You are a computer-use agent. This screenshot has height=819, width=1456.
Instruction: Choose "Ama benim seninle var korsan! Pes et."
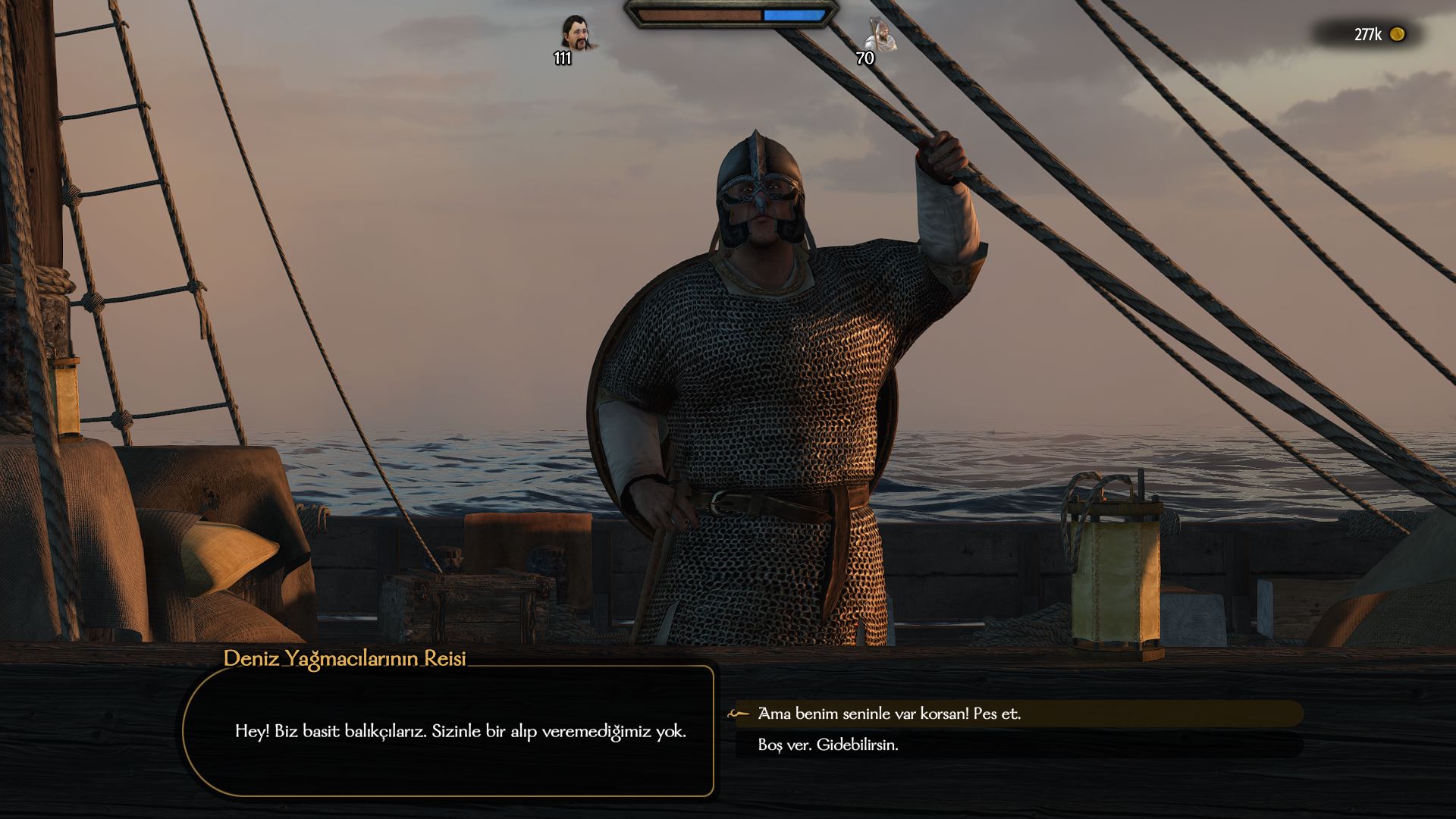click(889, 714)
